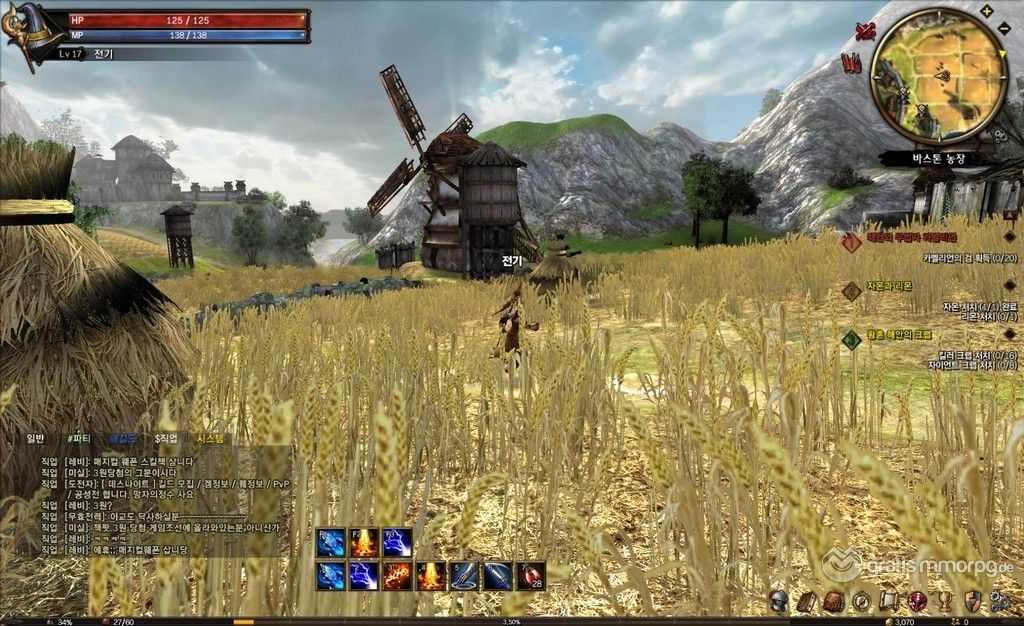Use the F1 blue ice shard skill
Viewport: 1024px width, 626px height.
[331, 542]
